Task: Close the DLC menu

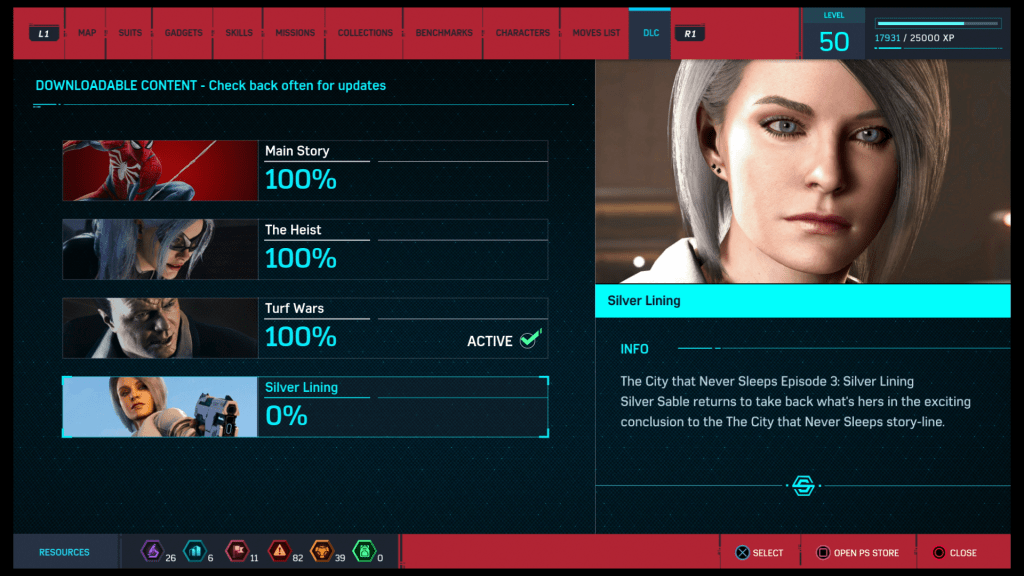Action: (x=954, y=553)
